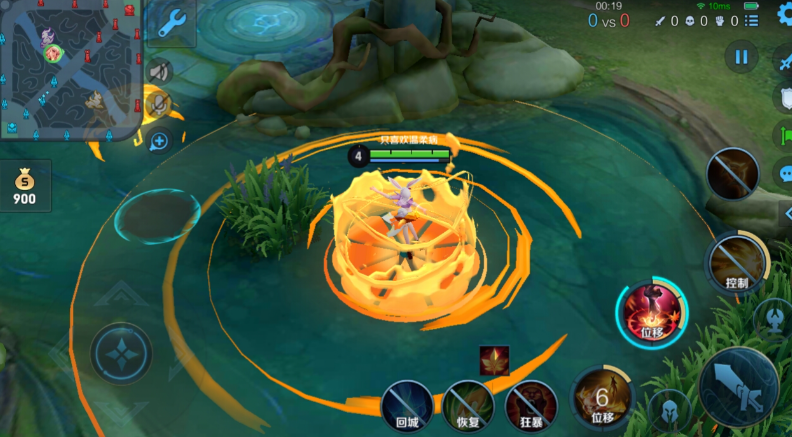Trigger the 狂暴 summoner spell
The image size is (792, 437).
click(530, 405)
